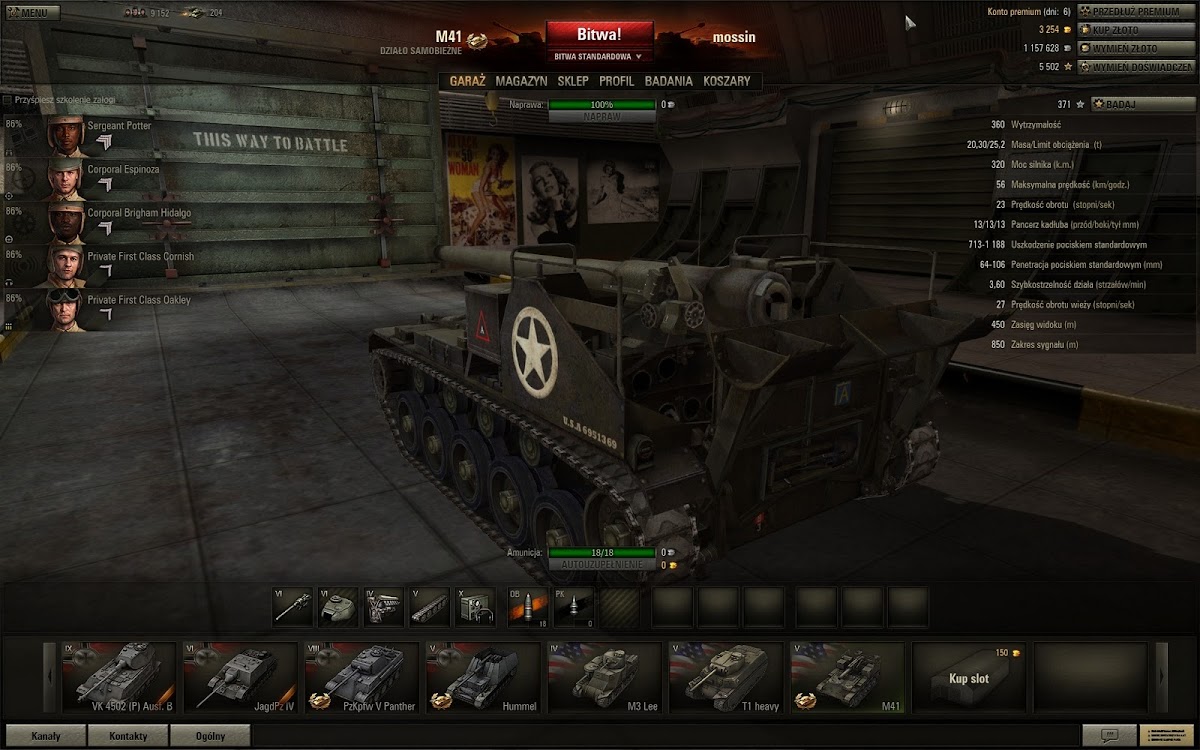
Task: Choose the JagdPz IV vehicle
Action: click(x=240, y=677)
